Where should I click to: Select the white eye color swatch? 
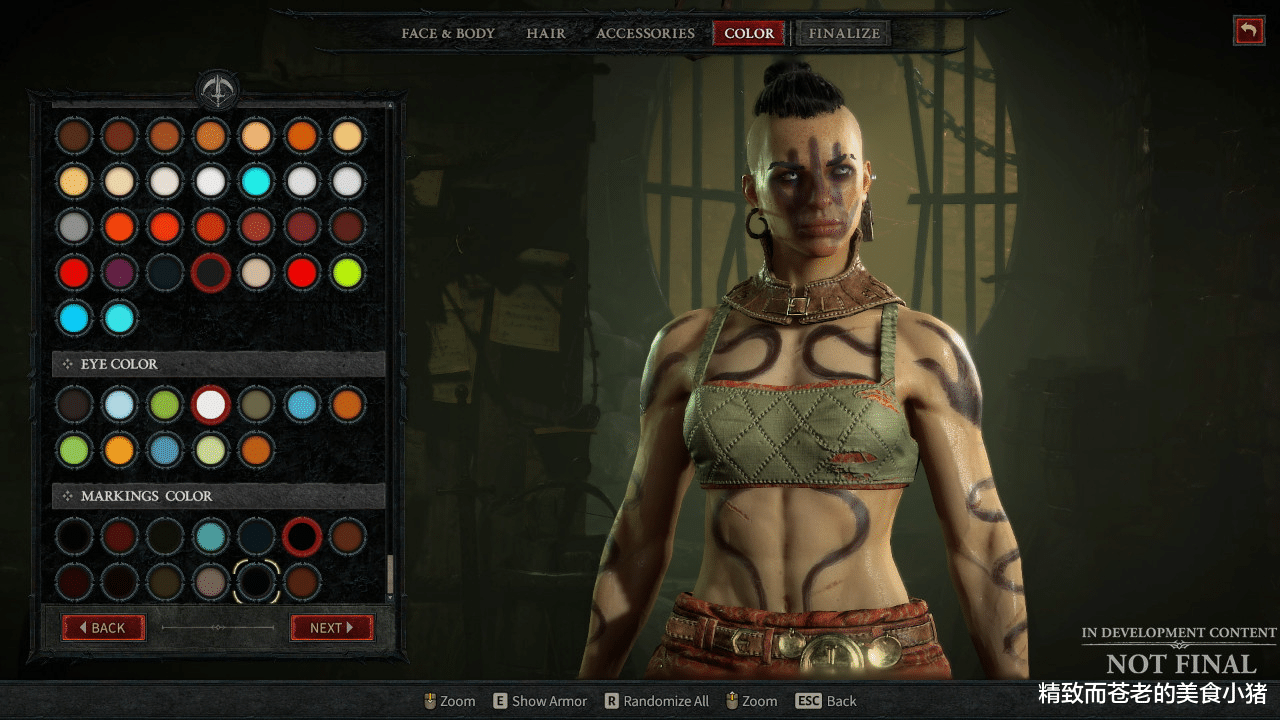pyautogui.click(x=211, y=404)
